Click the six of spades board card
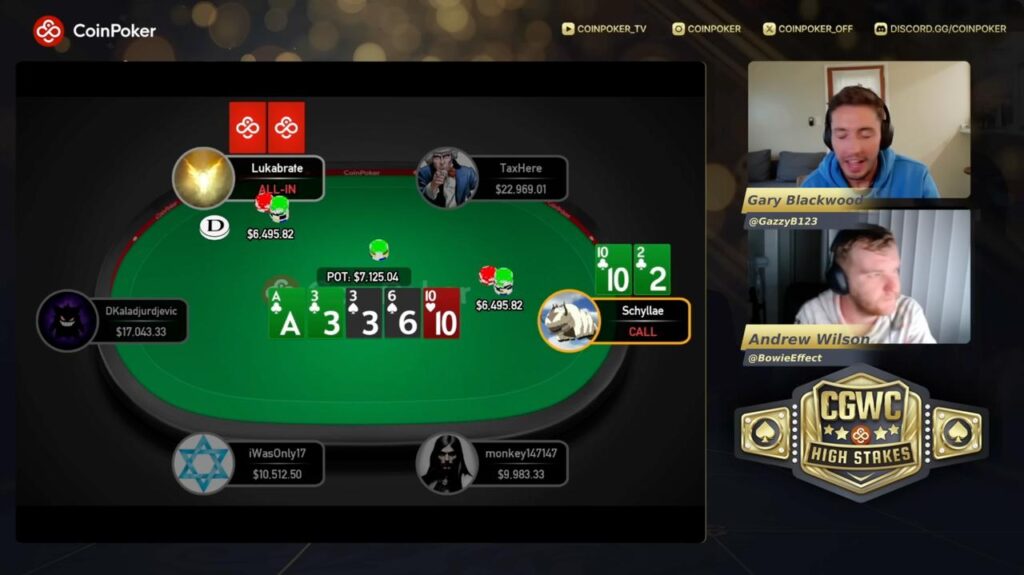Image resolution: width=1024 pixels, height=575 pixels. 403,313
